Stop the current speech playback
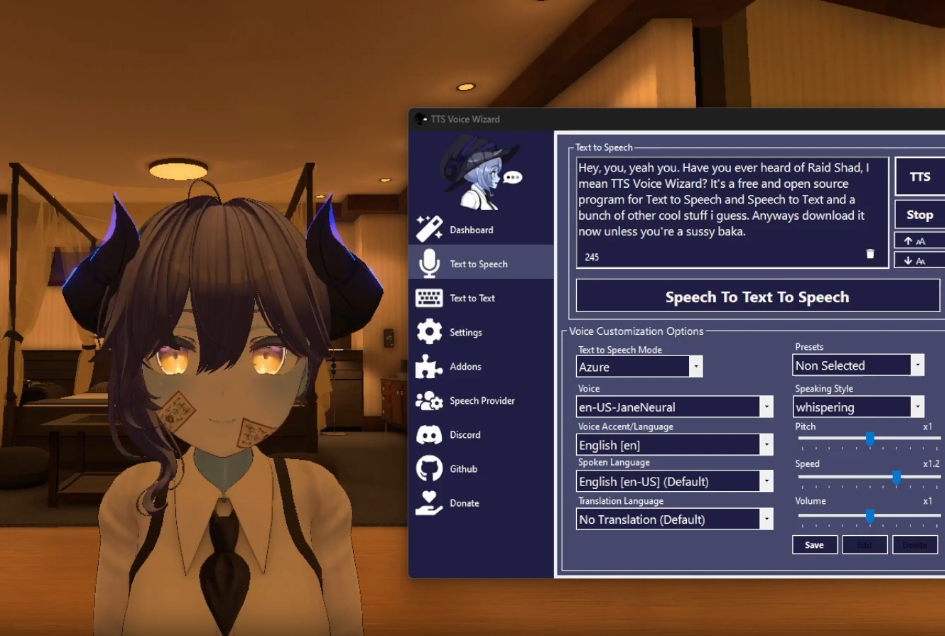945x636 pixels. click(919, 215)
